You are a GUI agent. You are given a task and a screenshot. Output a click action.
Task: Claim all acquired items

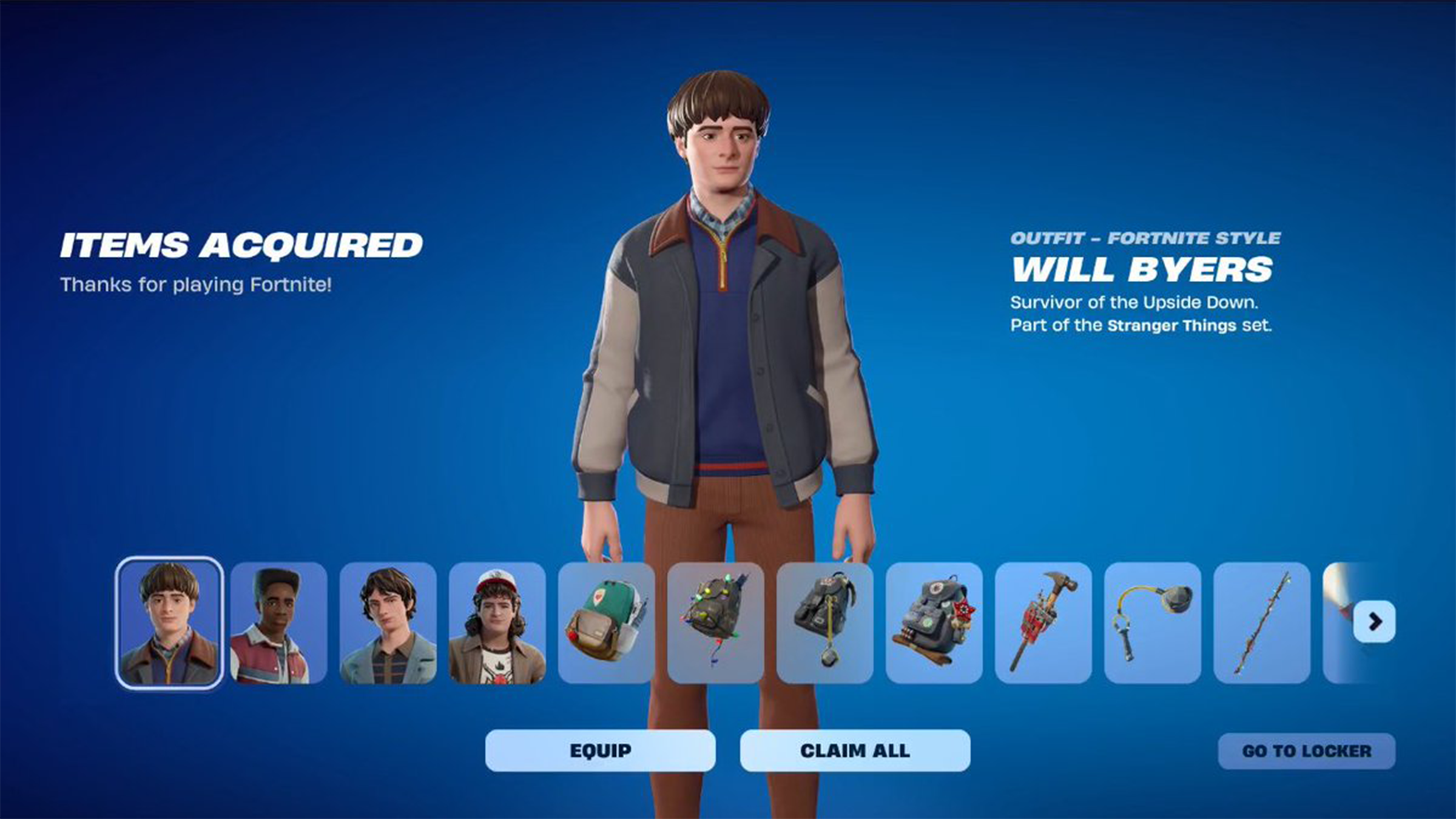(855, 750)
